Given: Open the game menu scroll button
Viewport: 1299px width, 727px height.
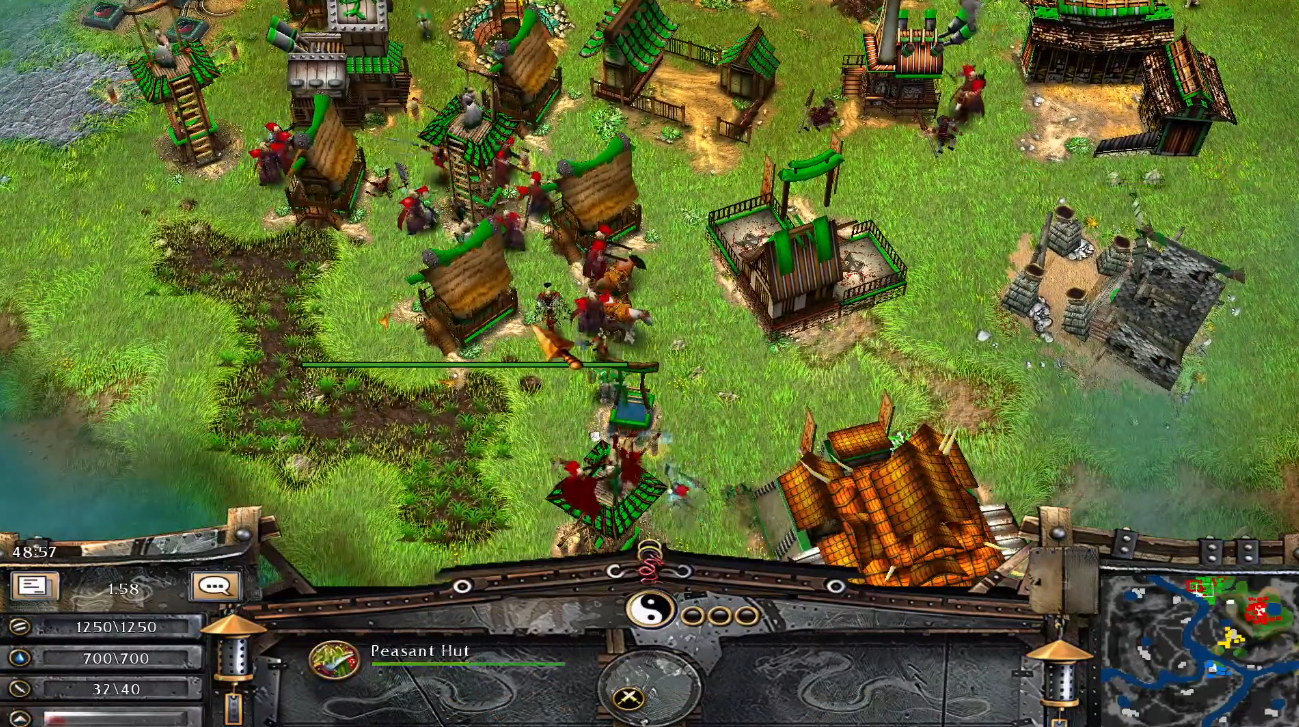Looking at the screenshot, I should pos(34,587).
